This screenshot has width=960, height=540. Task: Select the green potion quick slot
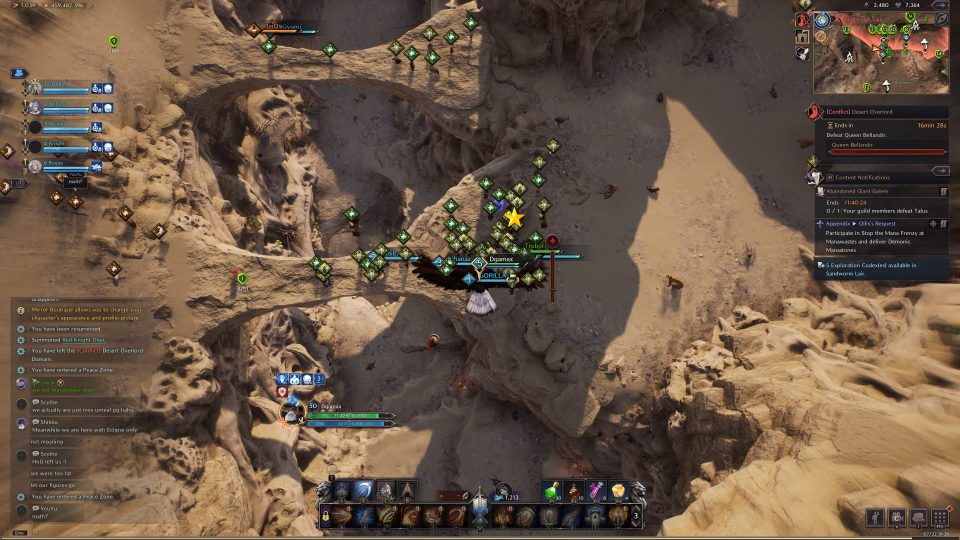tap(552, 490)
